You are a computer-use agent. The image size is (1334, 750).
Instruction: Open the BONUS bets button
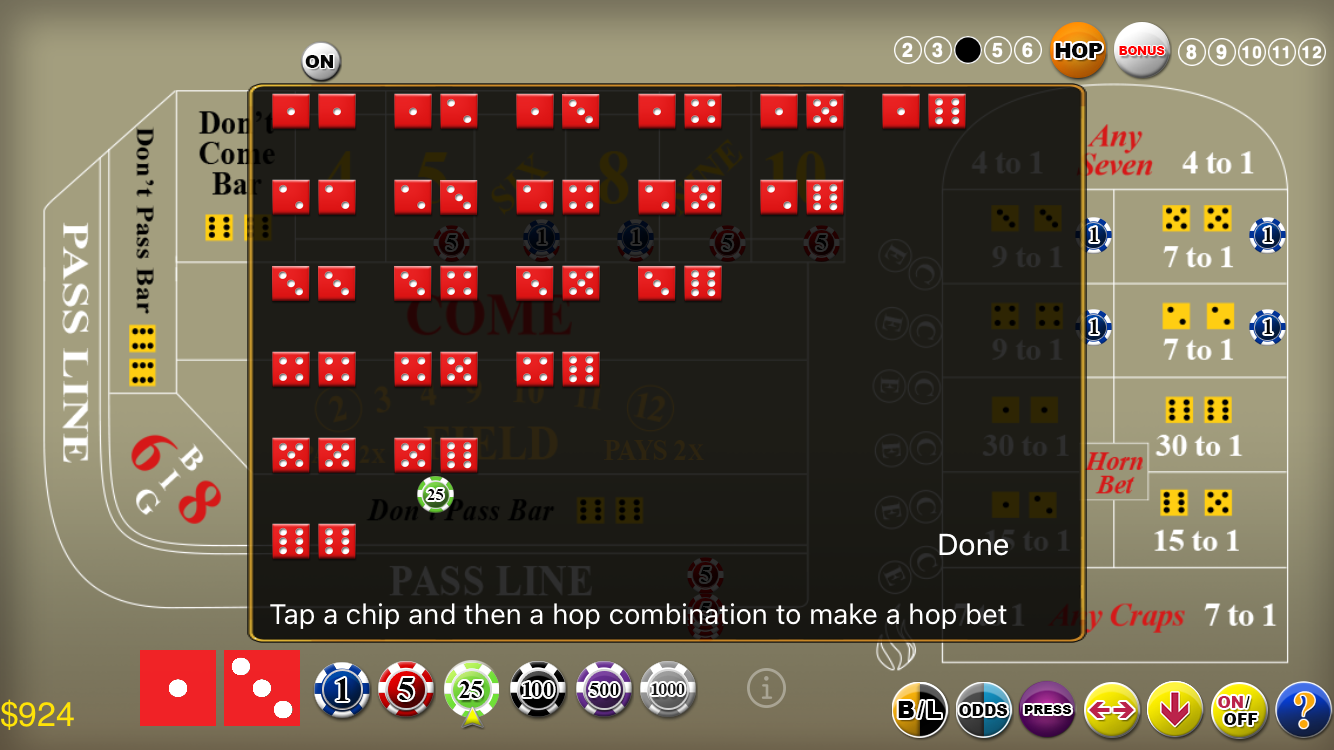1142,50
